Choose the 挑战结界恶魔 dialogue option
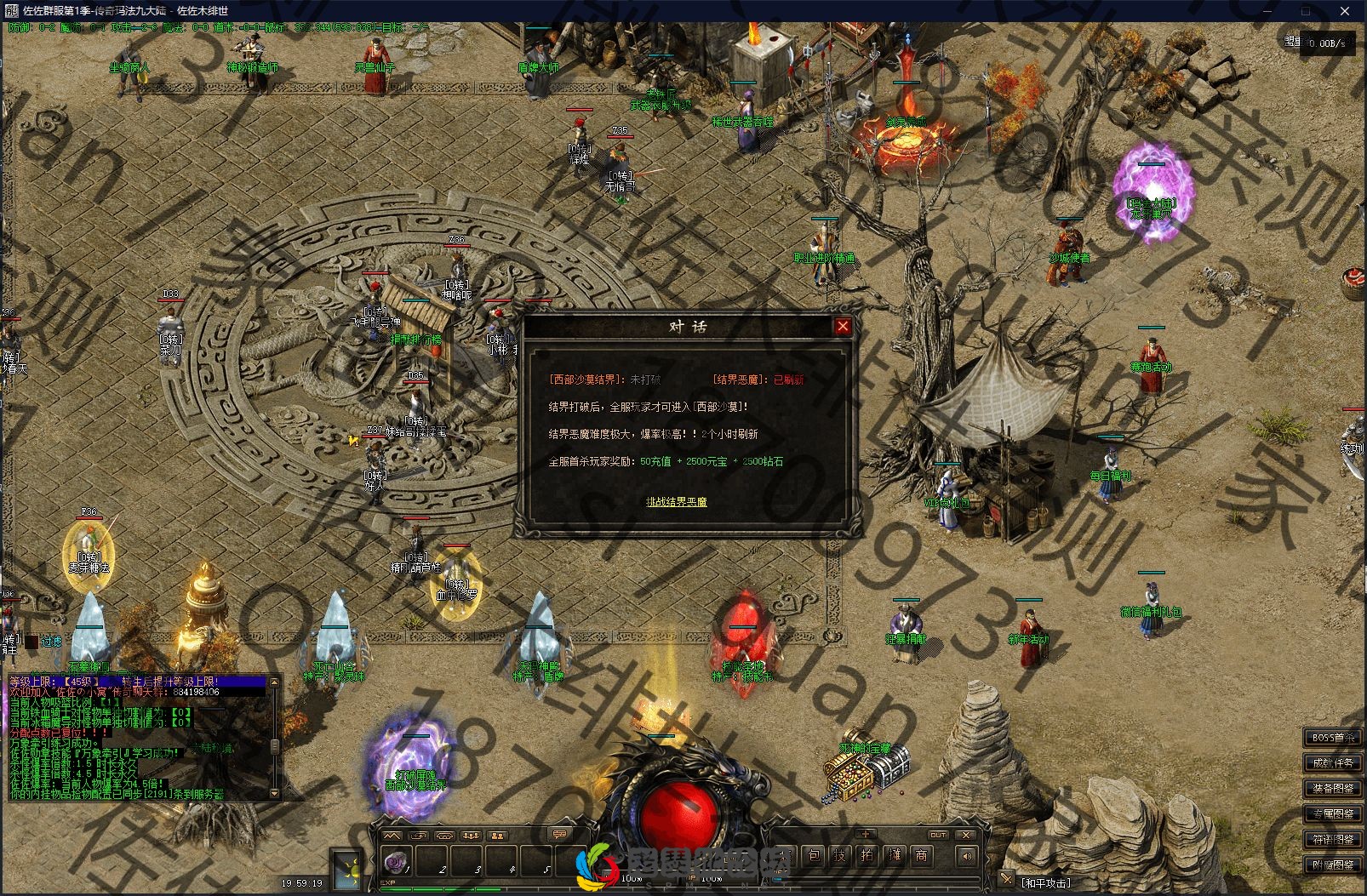The height and width of the screenshot is (896, 1367). [x=676, y=502]
